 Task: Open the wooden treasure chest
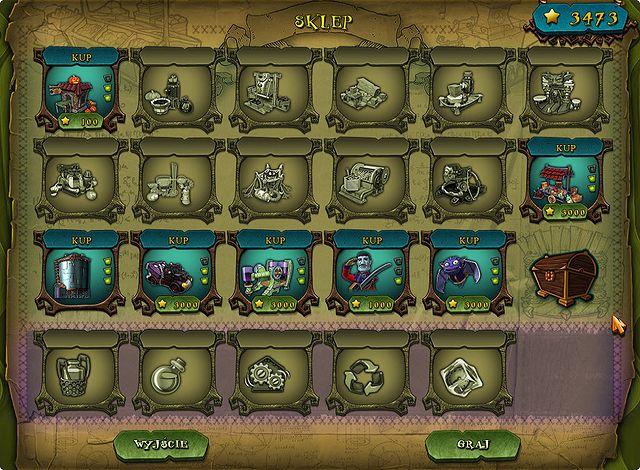(x=564, y=274)
